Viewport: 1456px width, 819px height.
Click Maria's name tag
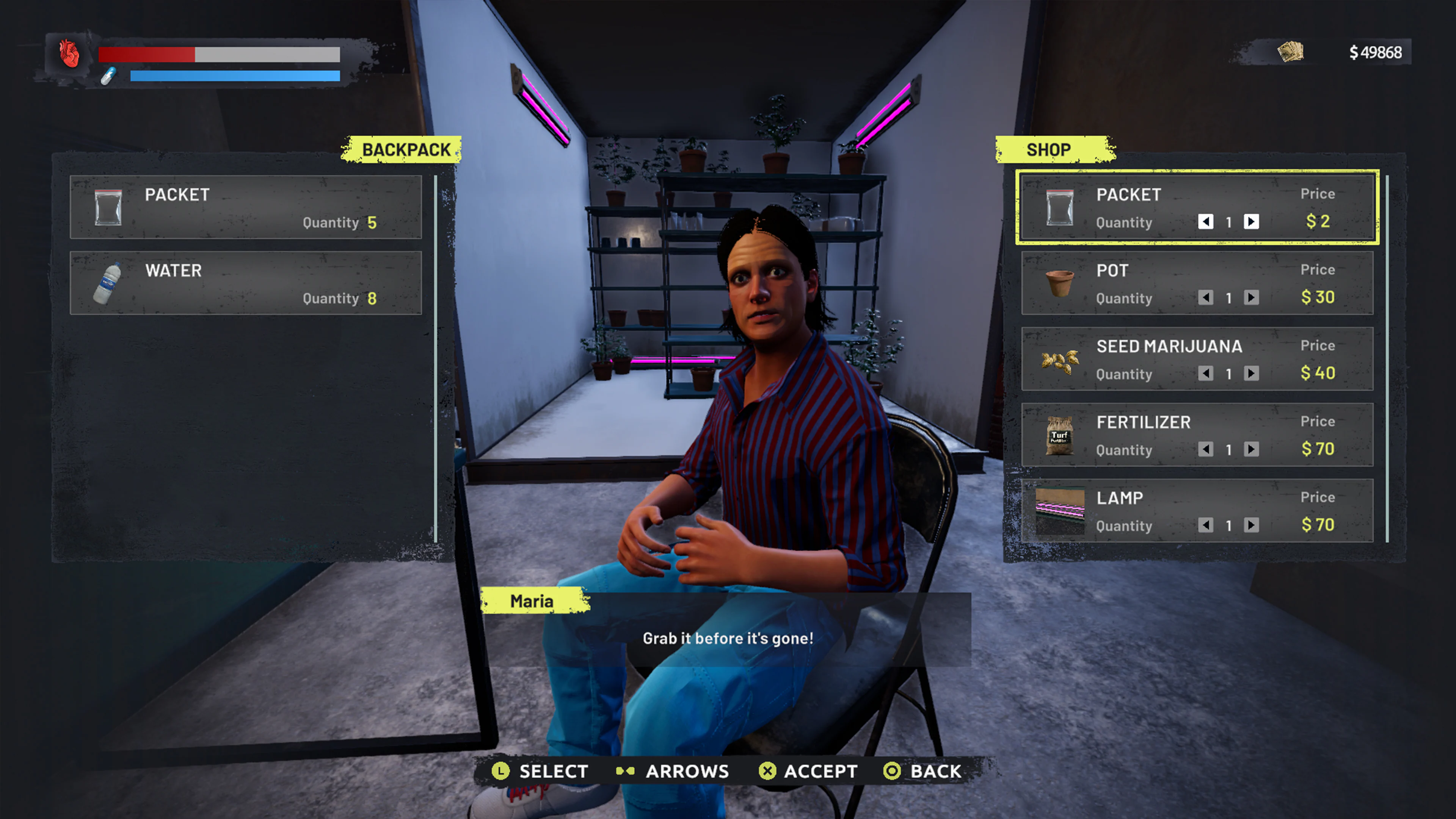pyautogui.click(x=532, y=601)
